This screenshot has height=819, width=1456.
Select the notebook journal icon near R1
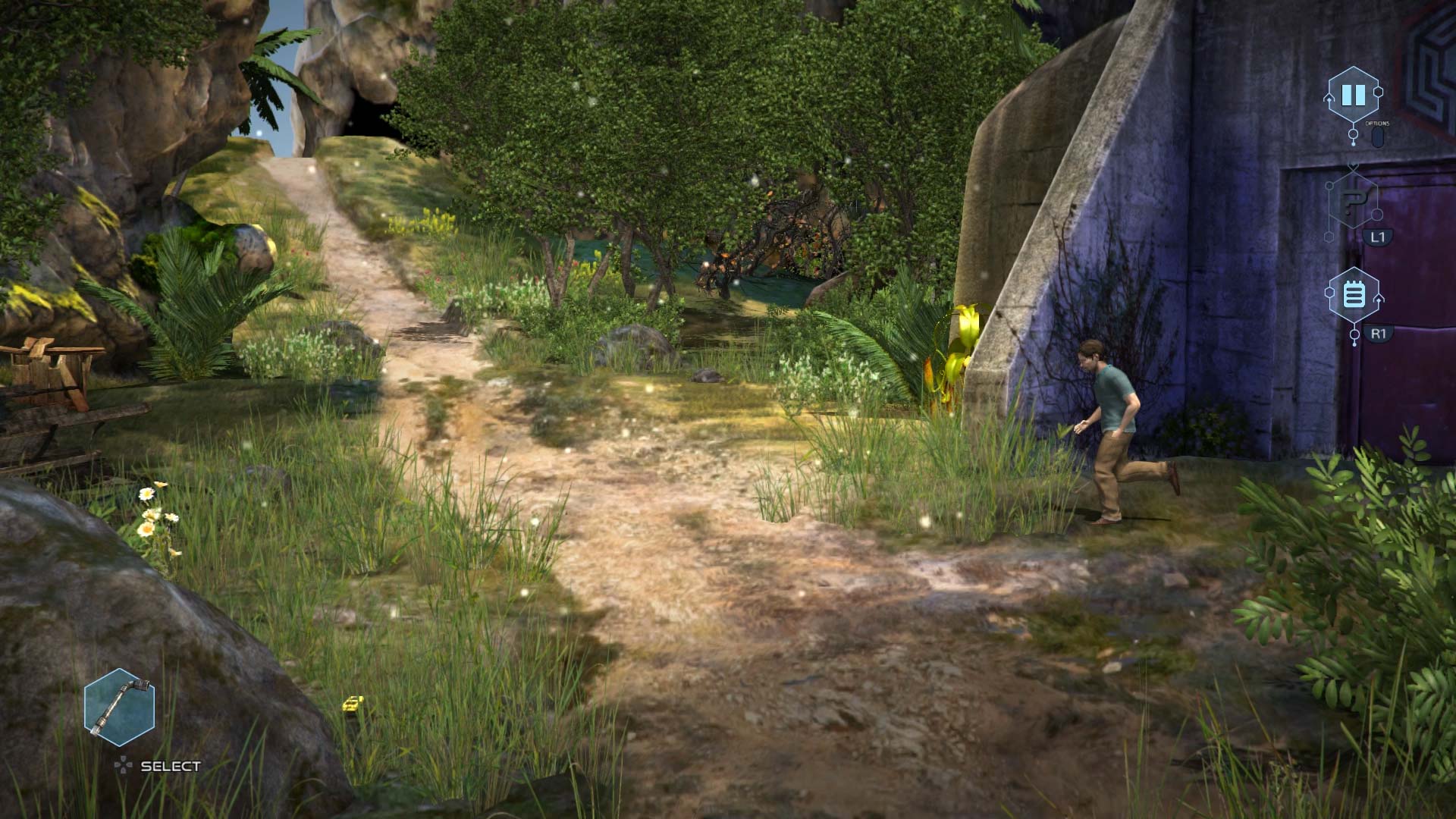(1354, 292)
